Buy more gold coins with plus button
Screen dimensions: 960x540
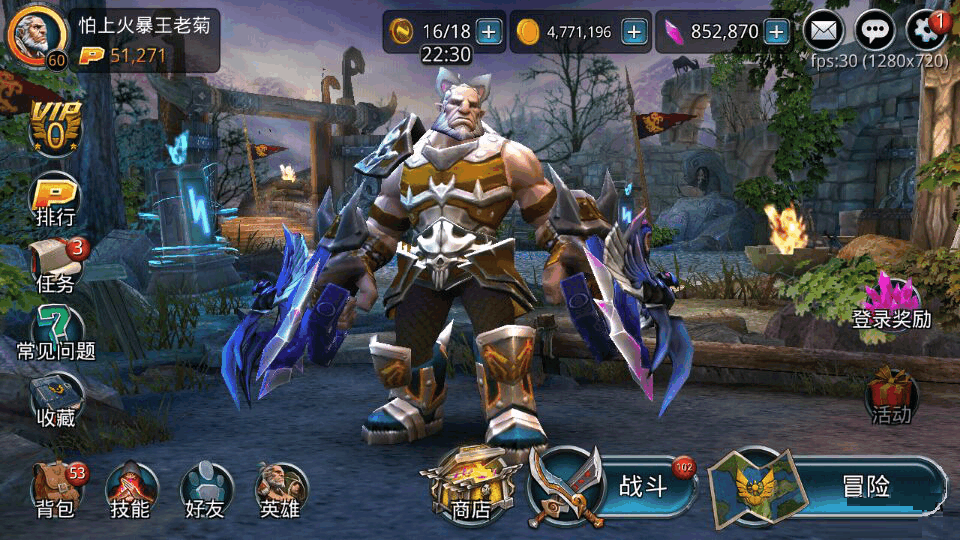click(x=634, y=32)
